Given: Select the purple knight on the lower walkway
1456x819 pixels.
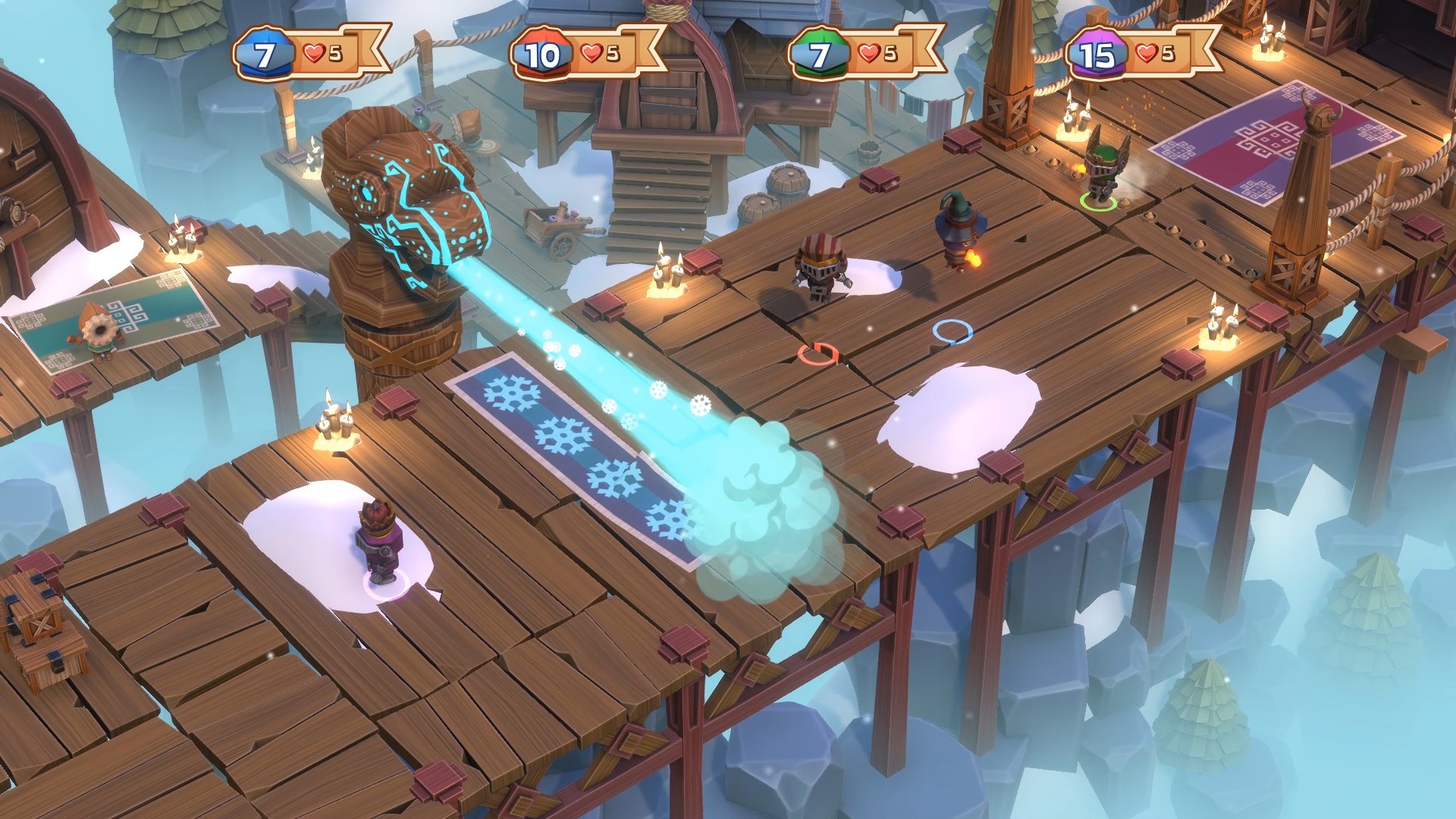Looking at the screenshot, I should tap(381, 542).
